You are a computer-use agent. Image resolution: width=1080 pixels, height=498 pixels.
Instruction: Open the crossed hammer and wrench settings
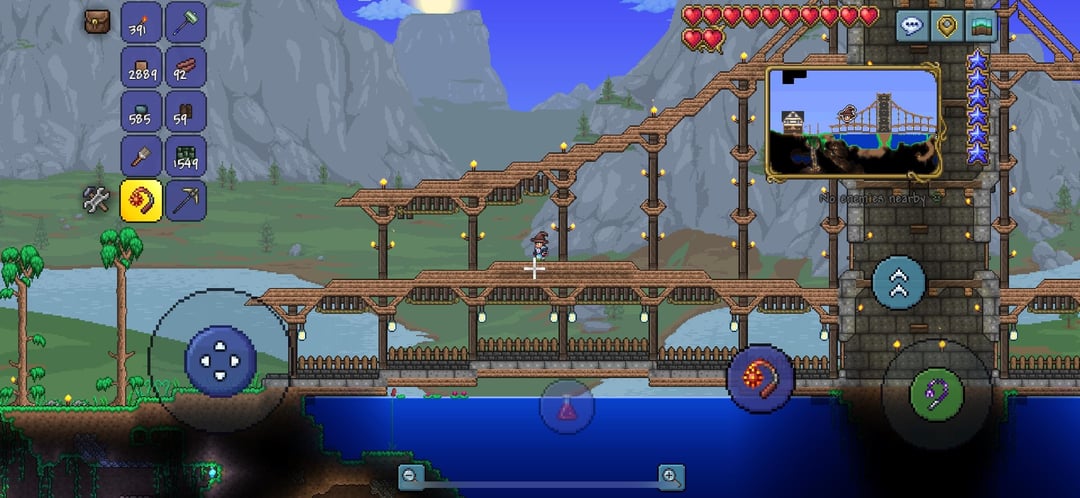click(97, 200)
